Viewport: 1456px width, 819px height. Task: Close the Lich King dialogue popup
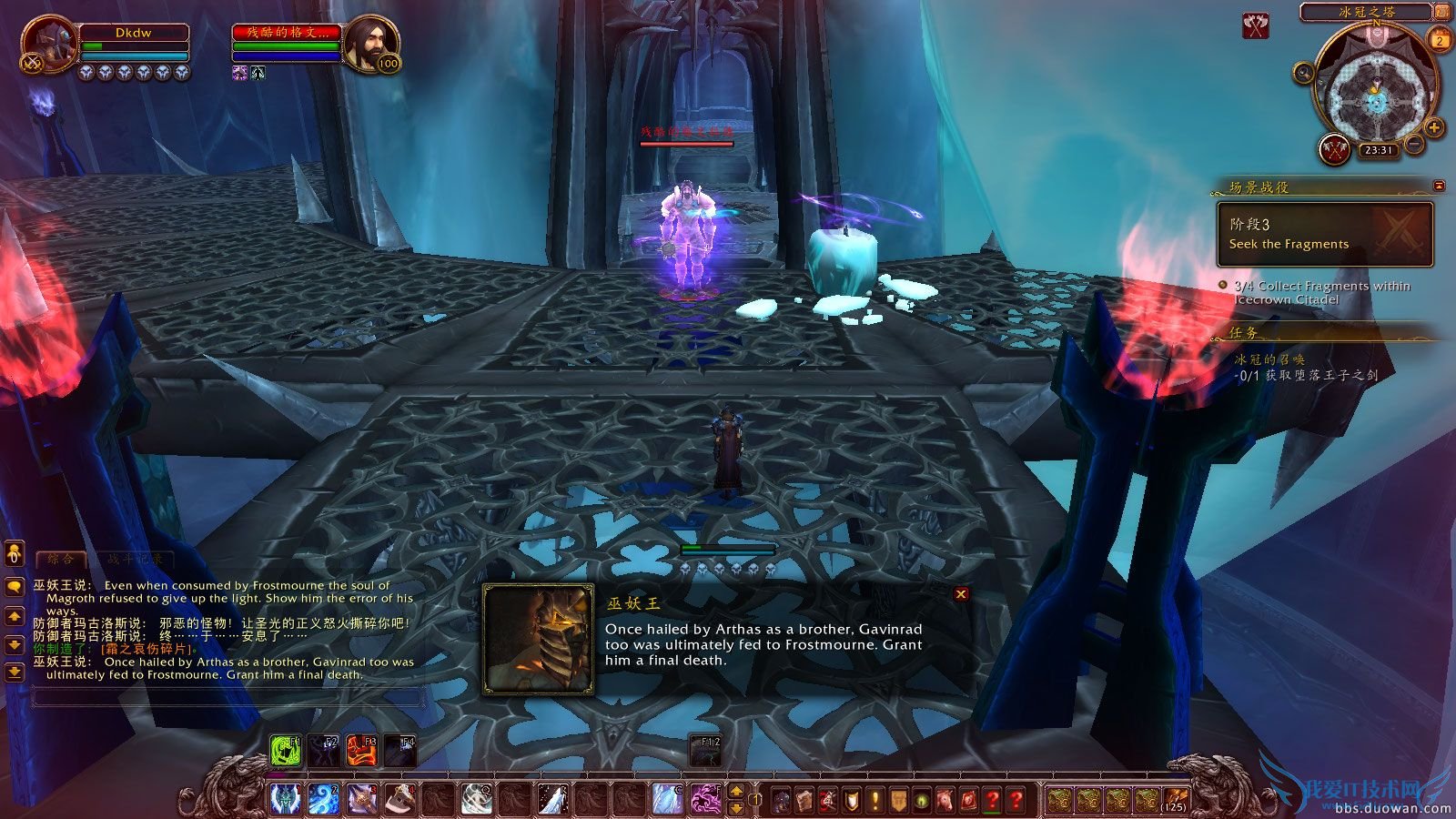(960, 594)
